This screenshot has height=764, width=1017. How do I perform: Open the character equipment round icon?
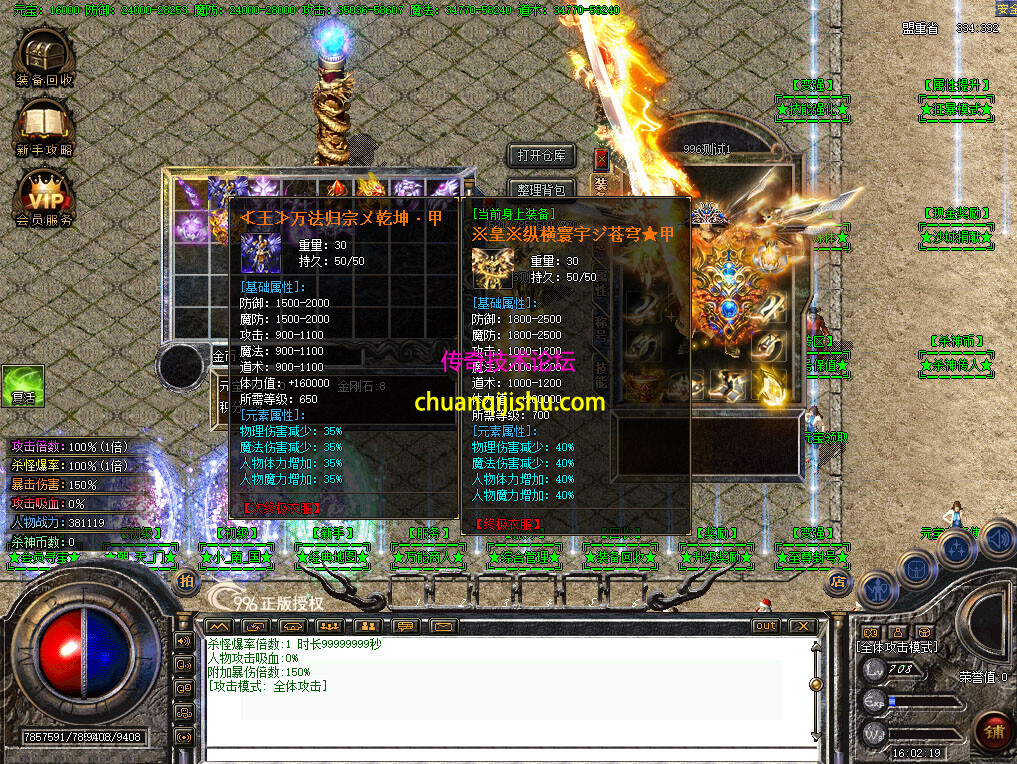click(876, 590)
